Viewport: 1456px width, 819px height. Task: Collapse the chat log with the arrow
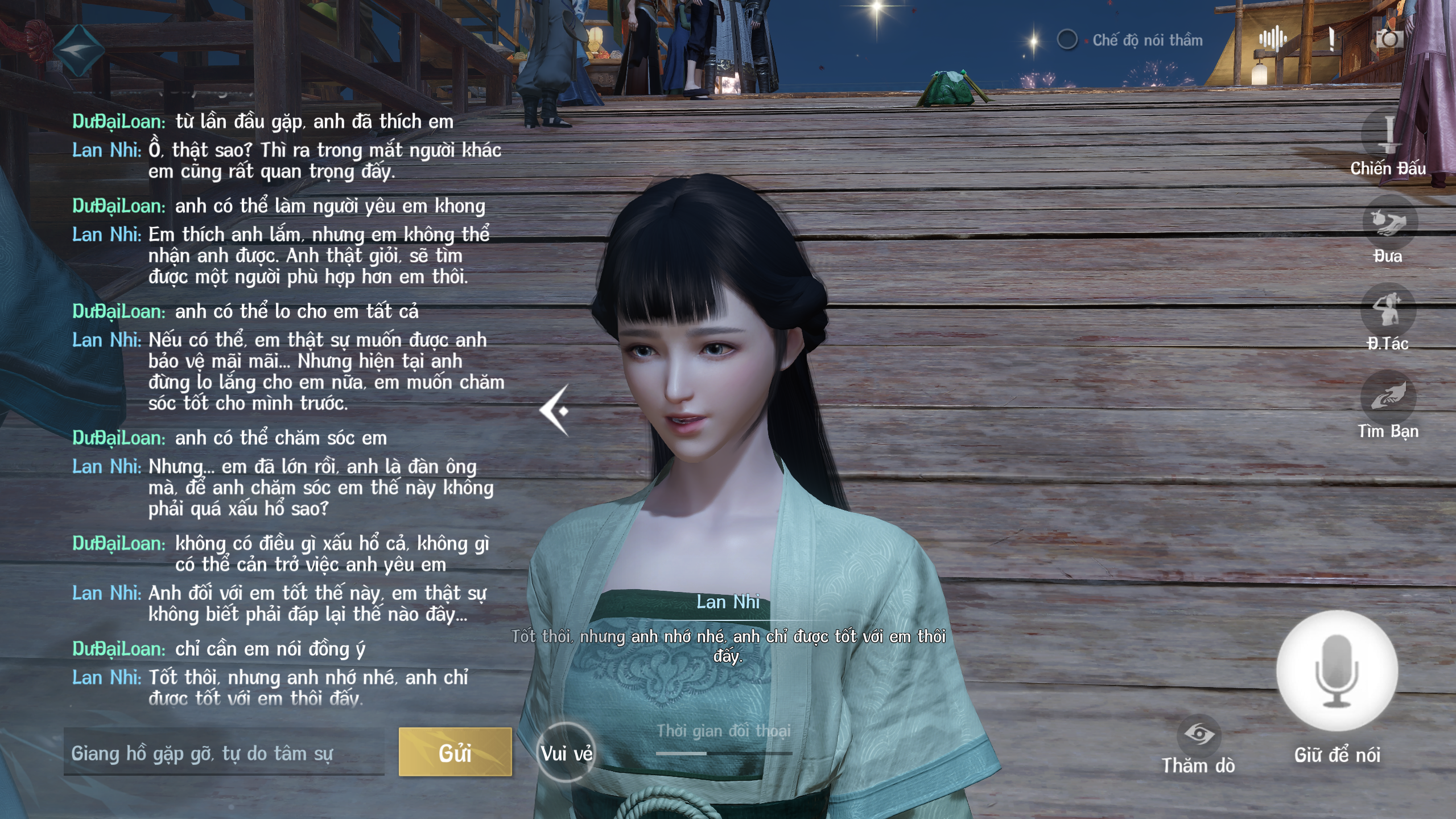click(555, 410)
